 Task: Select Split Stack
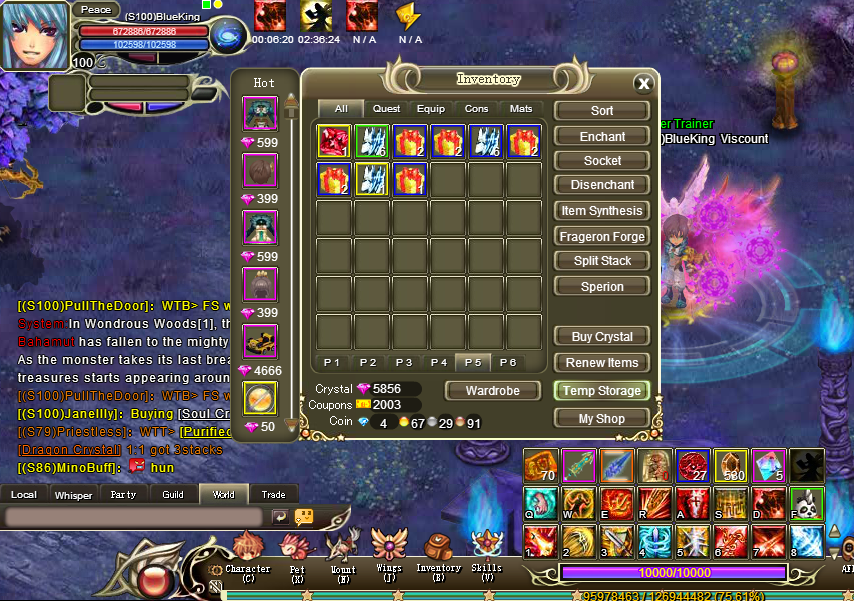[x=602, y=261]
